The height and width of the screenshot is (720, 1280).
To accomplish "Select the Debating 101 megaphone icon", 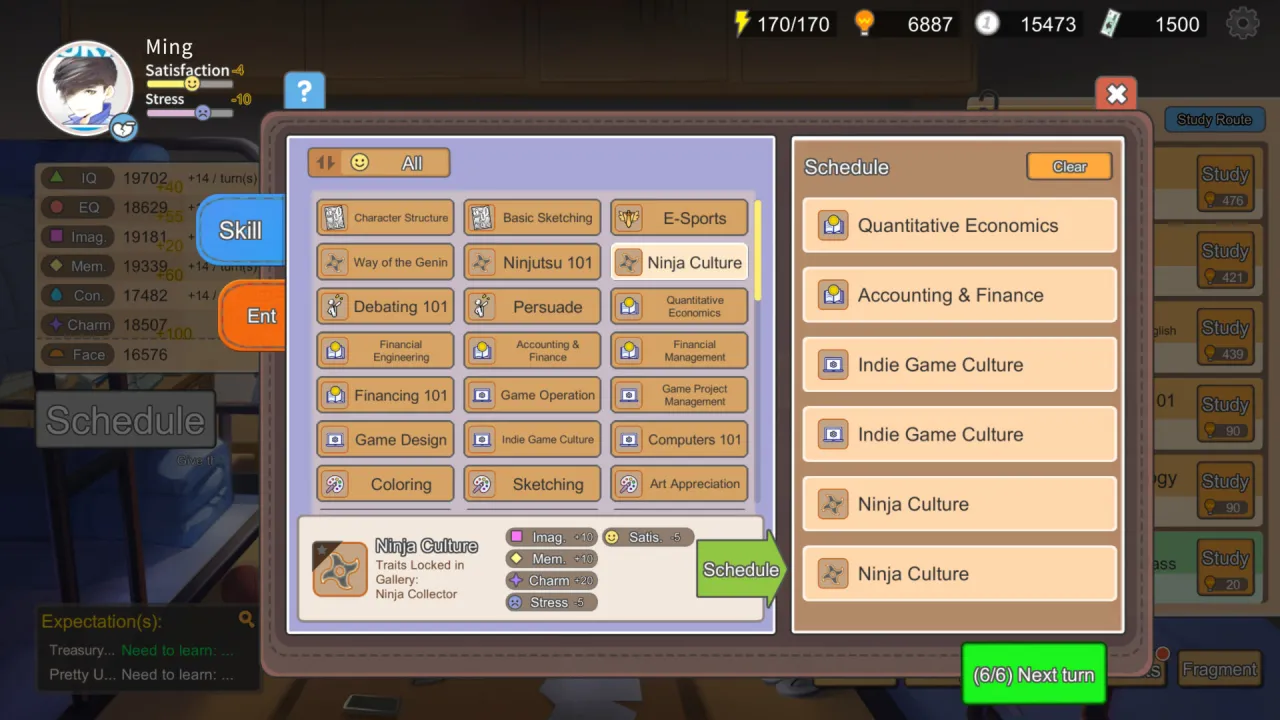I will (334, 306).
